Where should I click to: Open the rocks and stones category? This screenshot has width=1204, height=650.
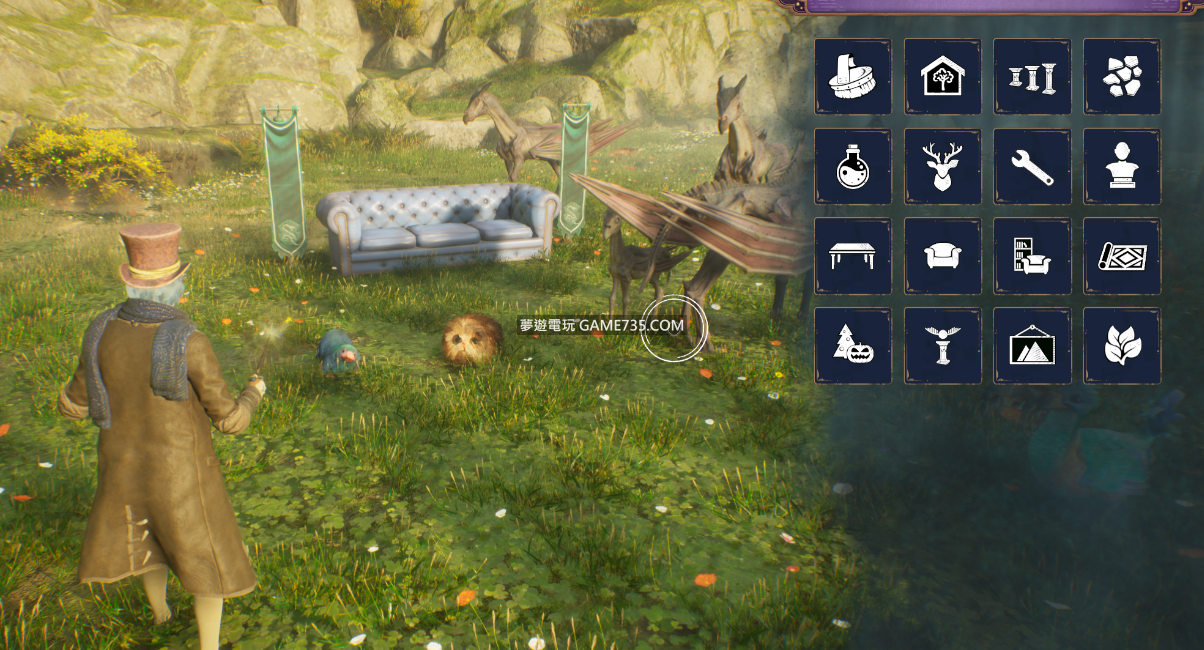click(x=1122, y=77)
